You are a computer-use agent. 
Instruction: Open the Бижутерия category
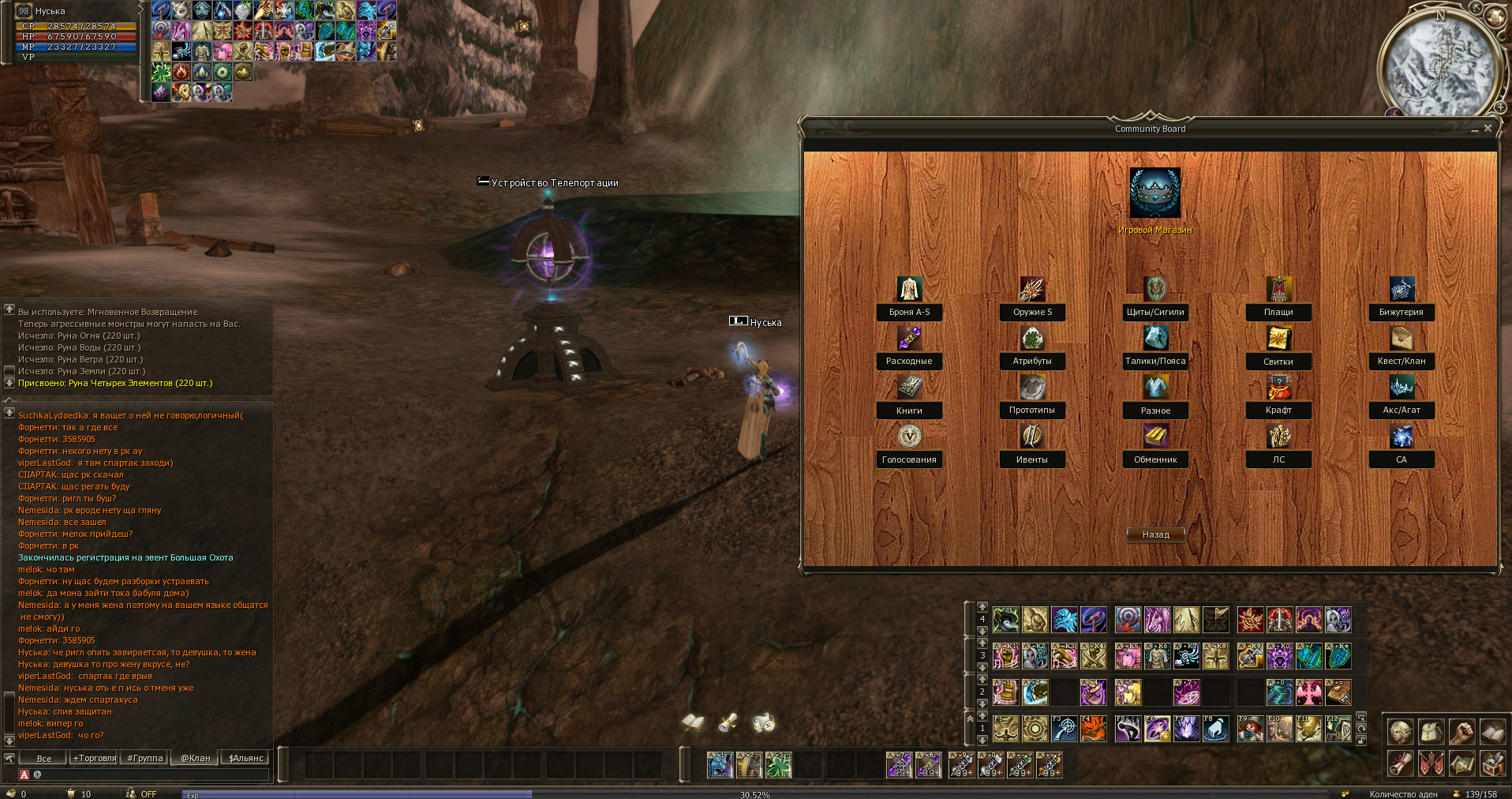pos(1401,312)
